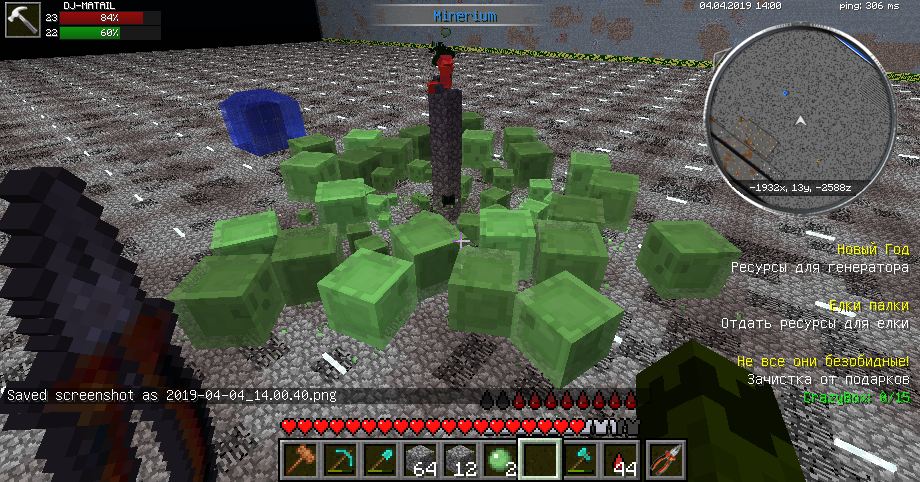Choose the slimeball slot in the hotbar
The height and width of the screenshot is (482, 920).
(501, 461)
